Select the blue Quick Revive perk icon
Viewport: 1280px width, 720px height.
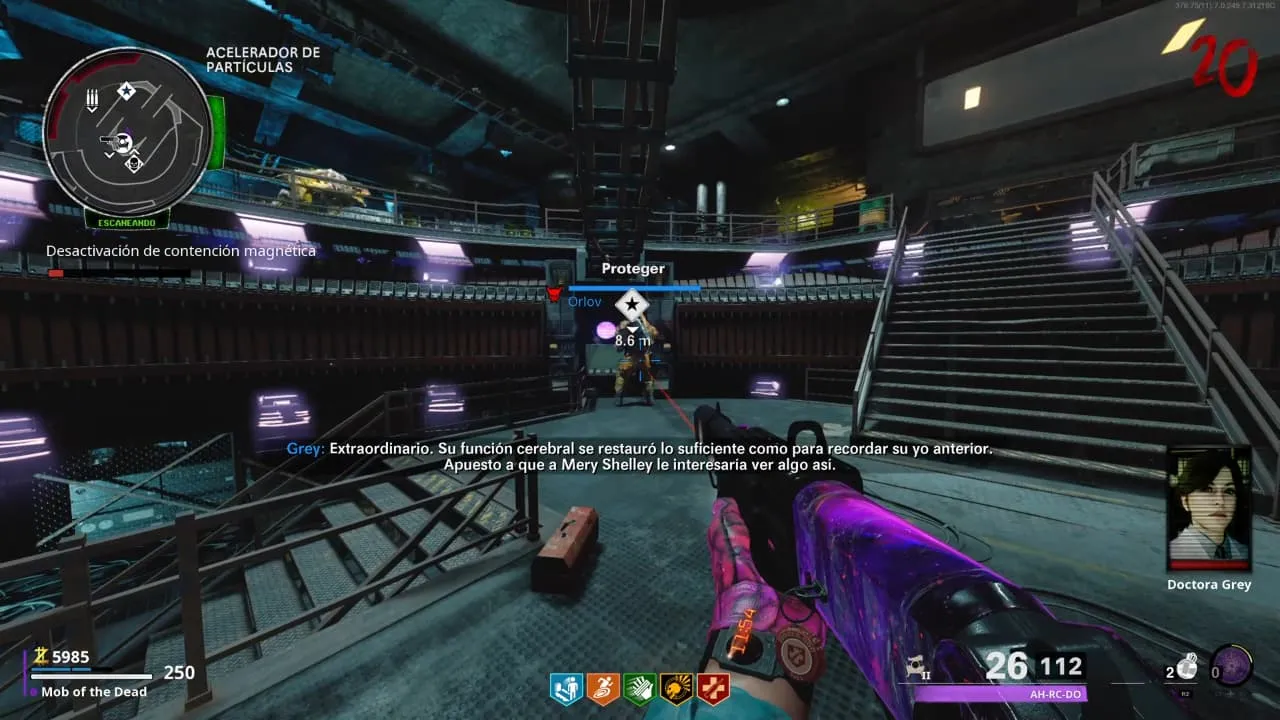pos(565,688)
